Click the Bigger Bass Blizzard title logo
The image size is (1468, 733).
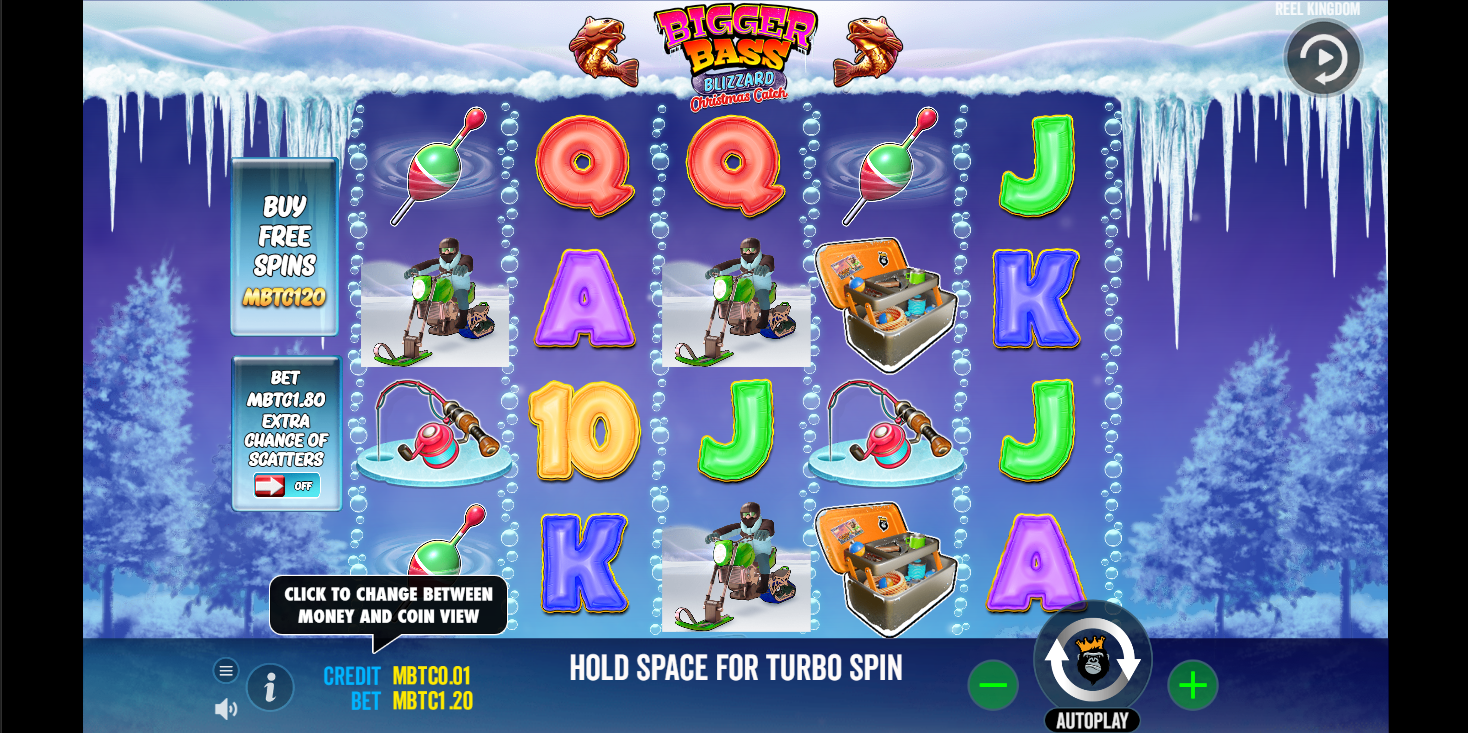pyautogui.click(x=736, y=50)
